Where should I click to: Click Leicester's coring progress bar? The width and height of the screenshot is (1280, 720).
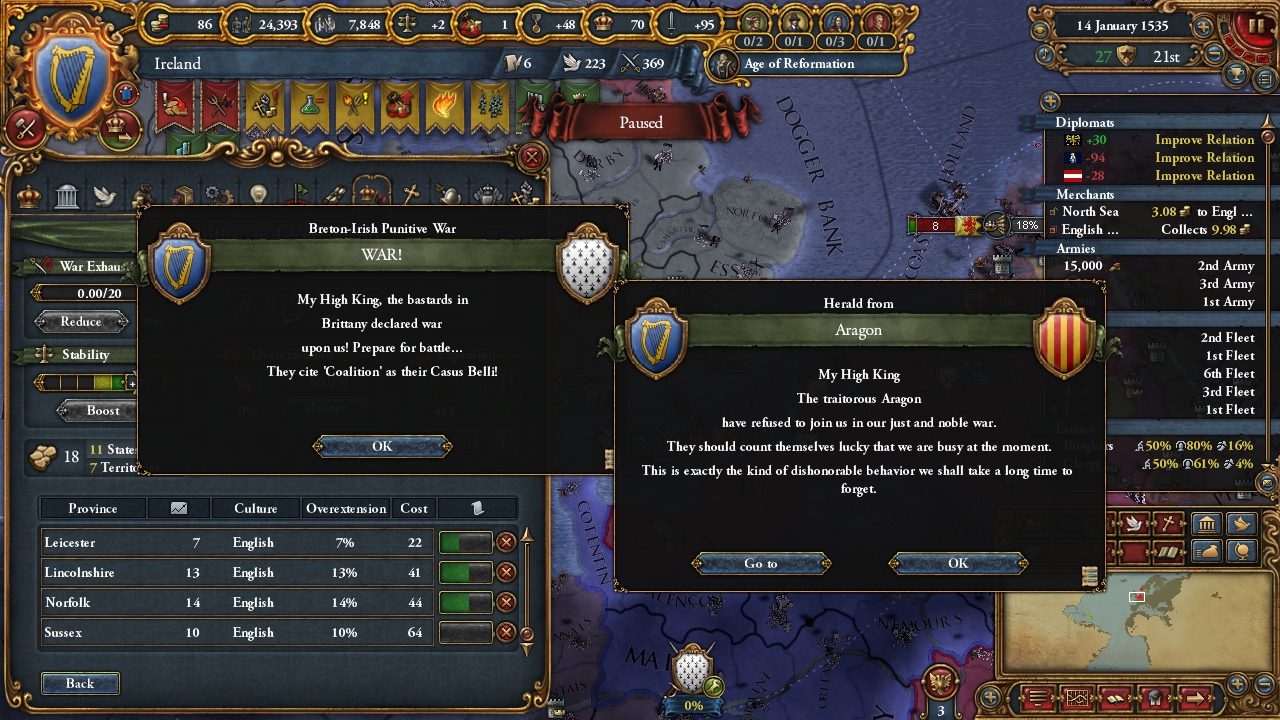(x=467, y=542)
